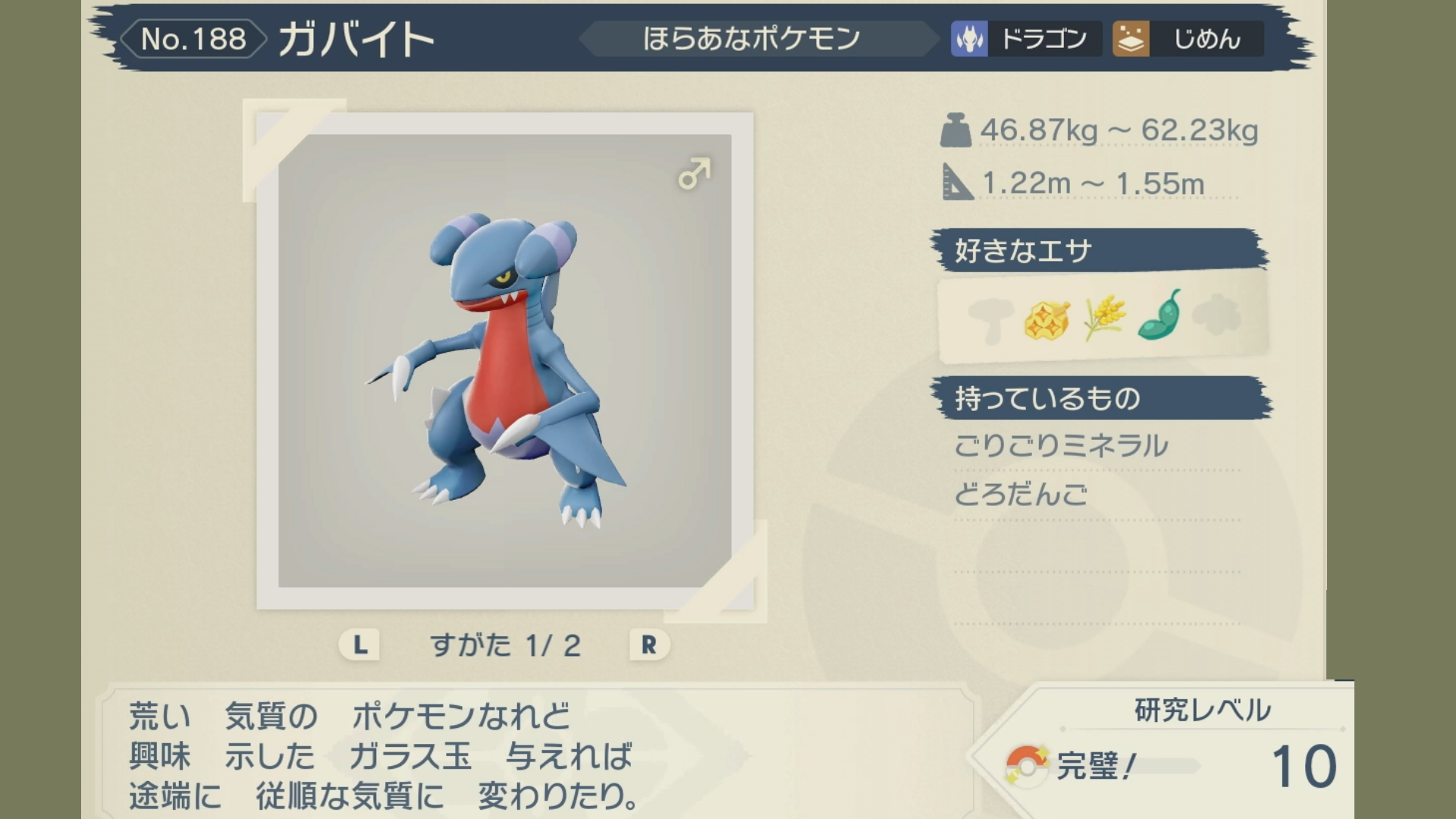Pick the green bean food icon
This screenshot has width=1456, height=819.
(x=1160, y=315)
